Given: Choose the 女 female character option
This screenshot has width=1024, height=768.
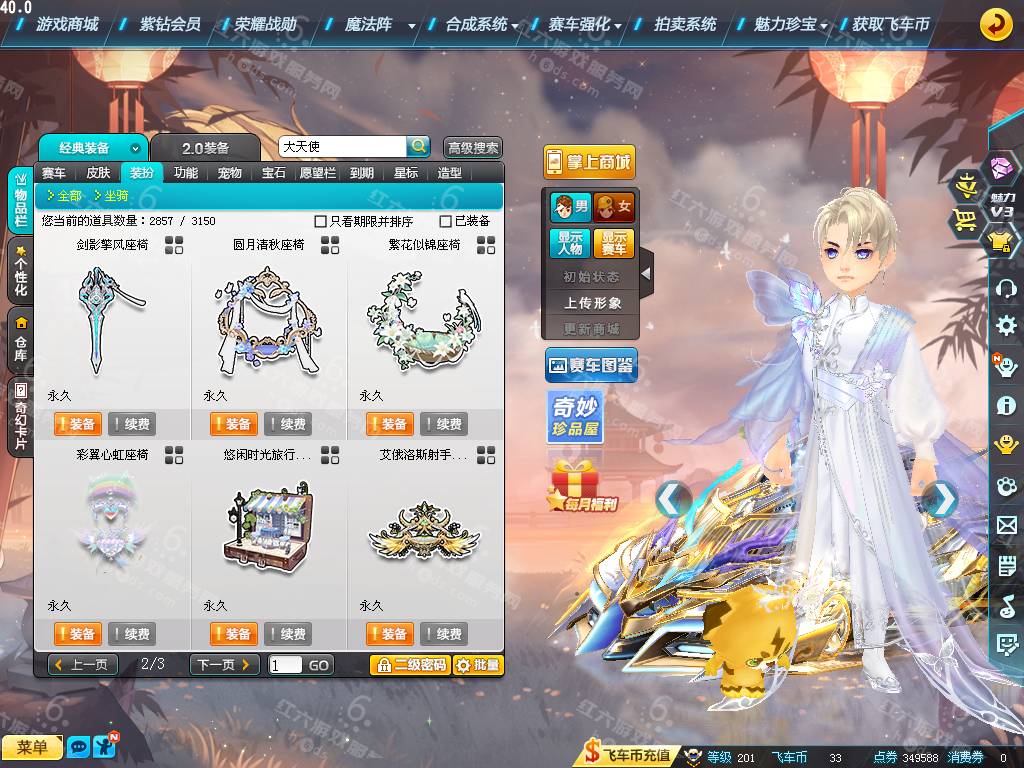Looking at the screenshot, I should pos(614,208).
